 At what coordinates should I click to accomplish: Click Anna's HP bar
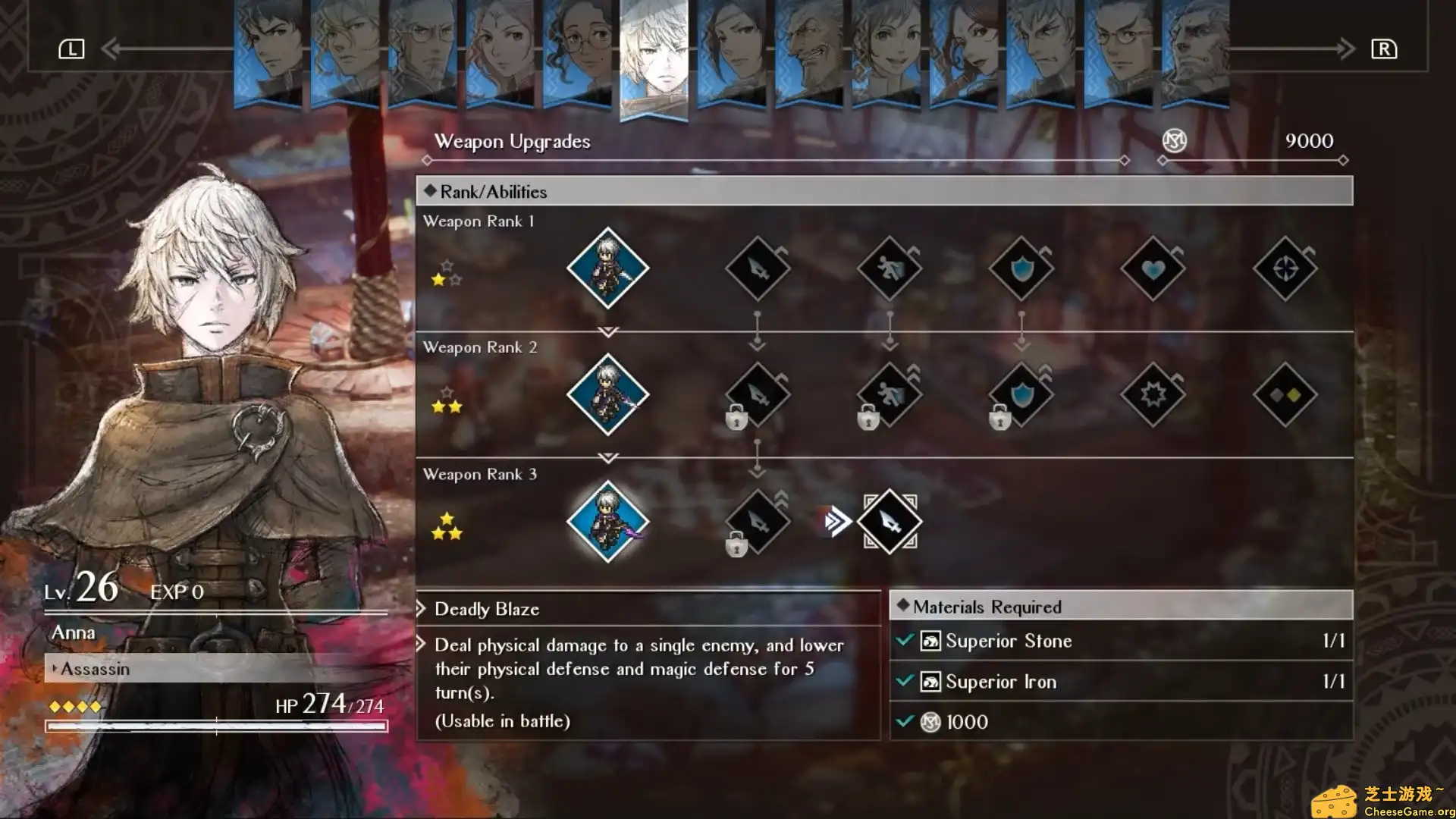pos(220,726)
